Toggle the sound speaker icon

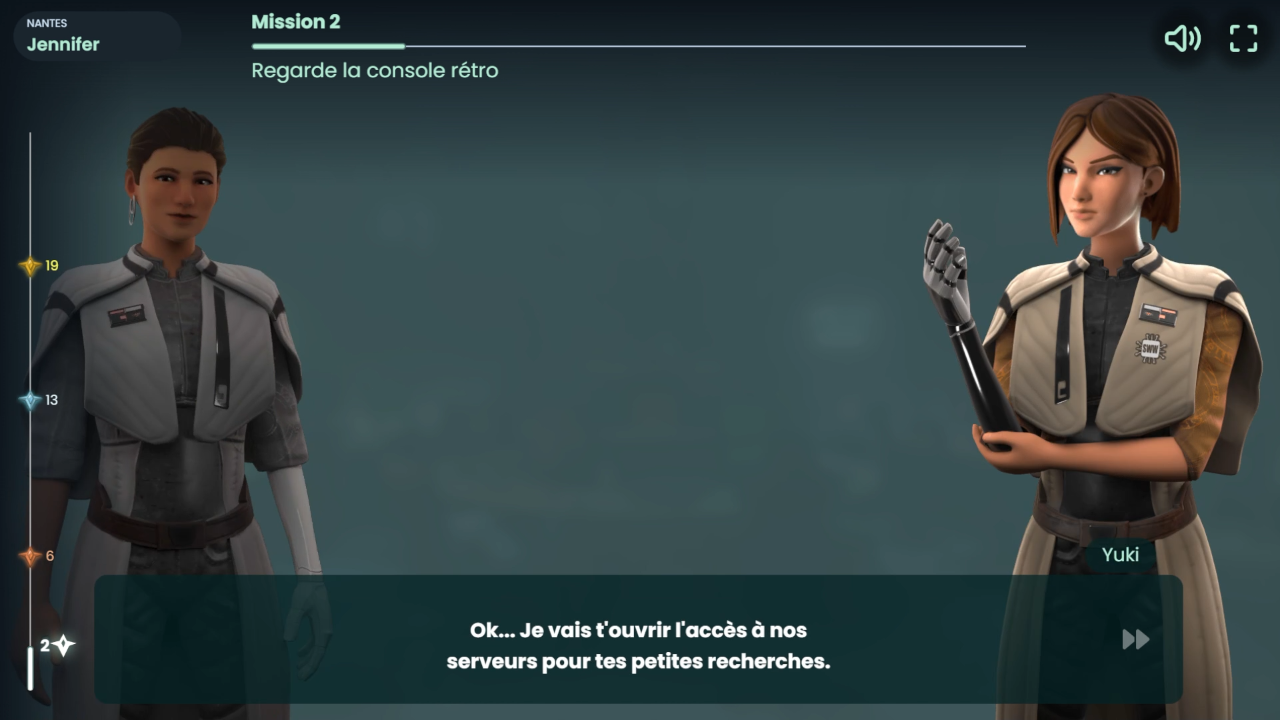(x=1182, y=39)
